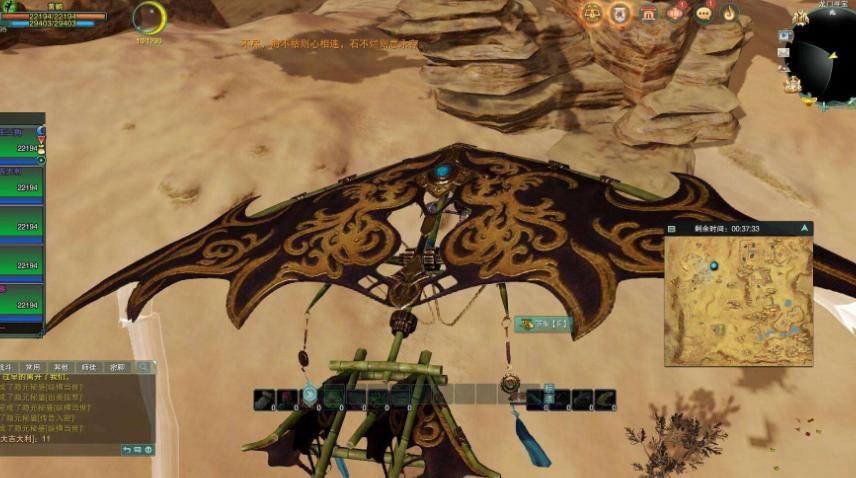Open the desert area map panel
The height and width of the screenshot is (478, 856).
(x=738, y=300)
